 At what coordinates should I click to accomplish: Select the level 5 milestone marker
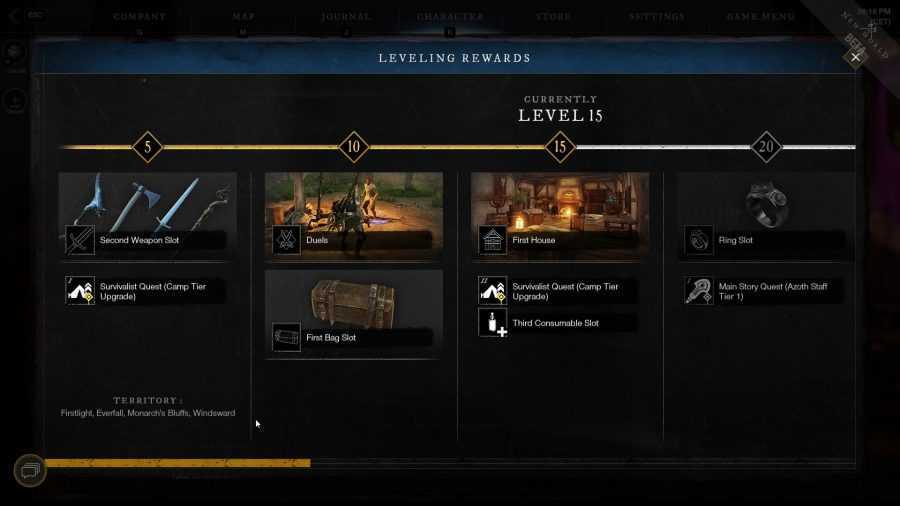(x=147, y=147)
